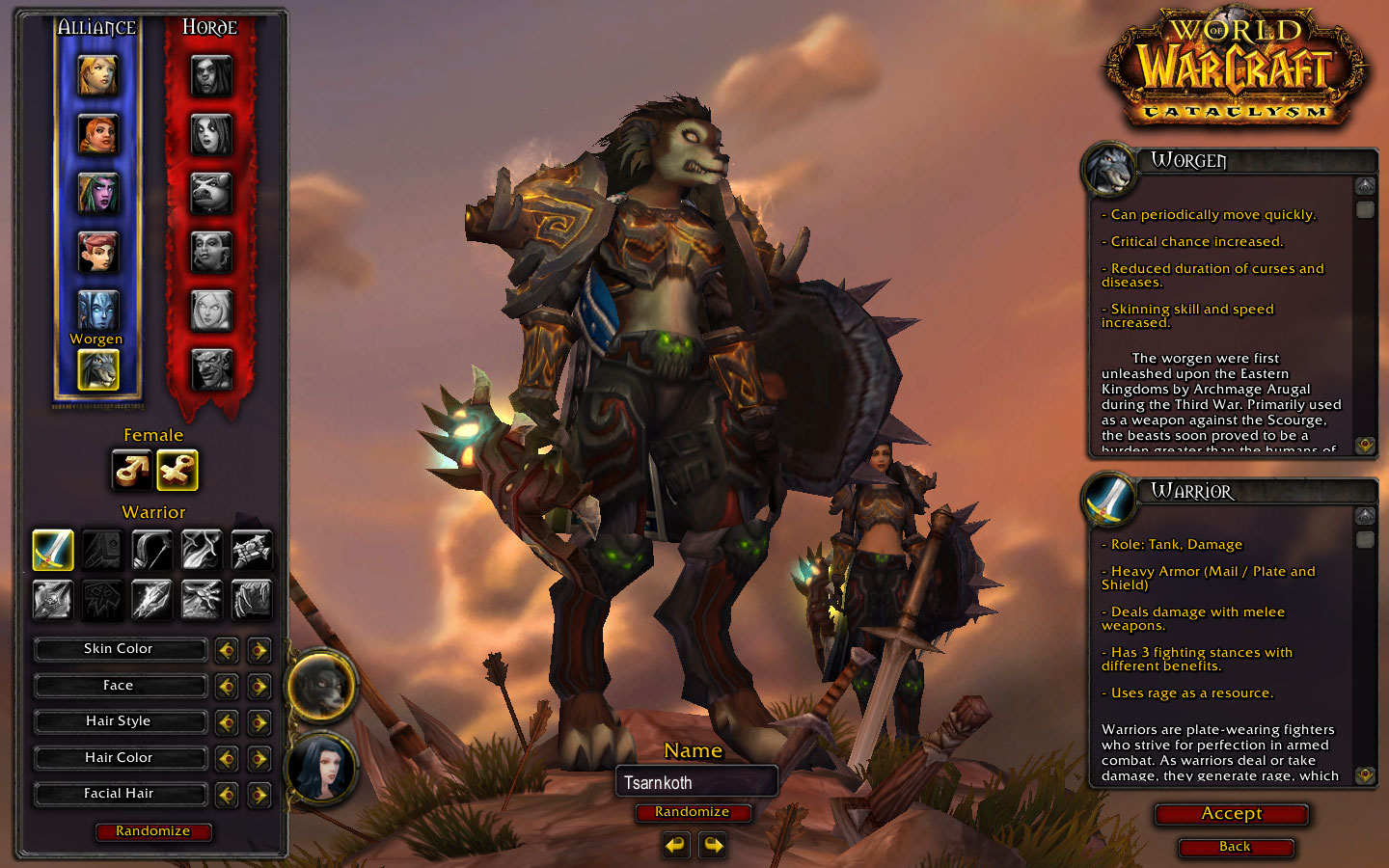
Task: Go to next Facial Hair option
Action: (259, 795)
